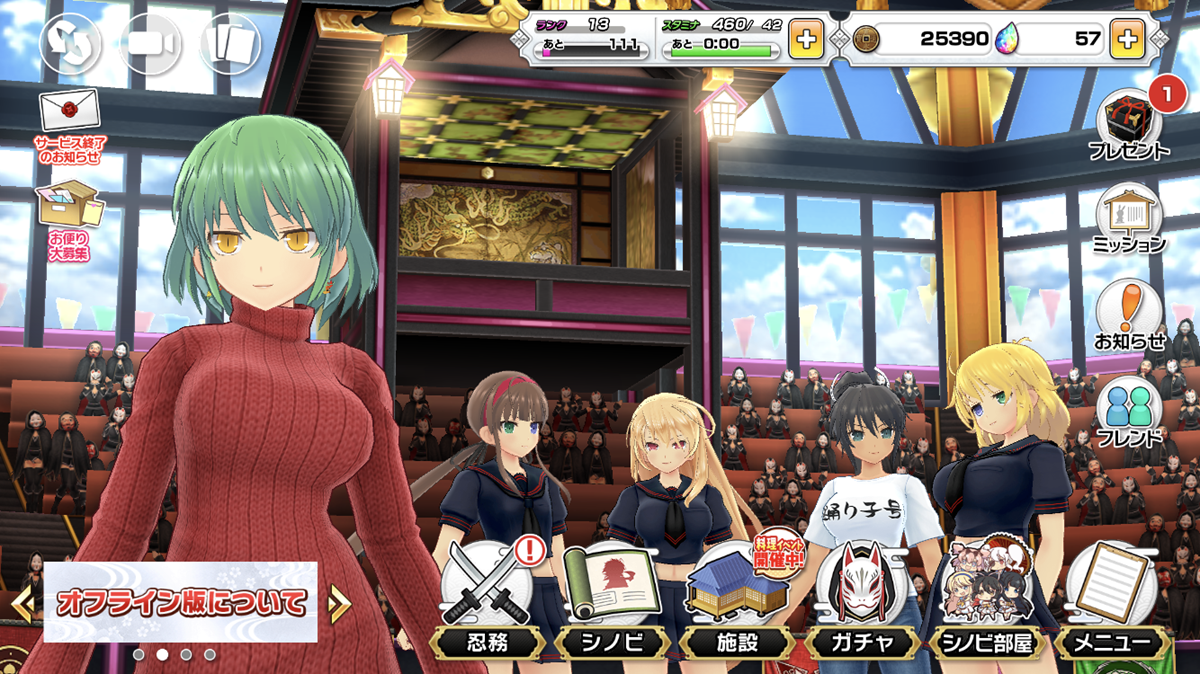Open the ガチャ fox mask menu
The width and height of the screenshot is (1200, 674).
pyautogui.click(x=862, y=598)
